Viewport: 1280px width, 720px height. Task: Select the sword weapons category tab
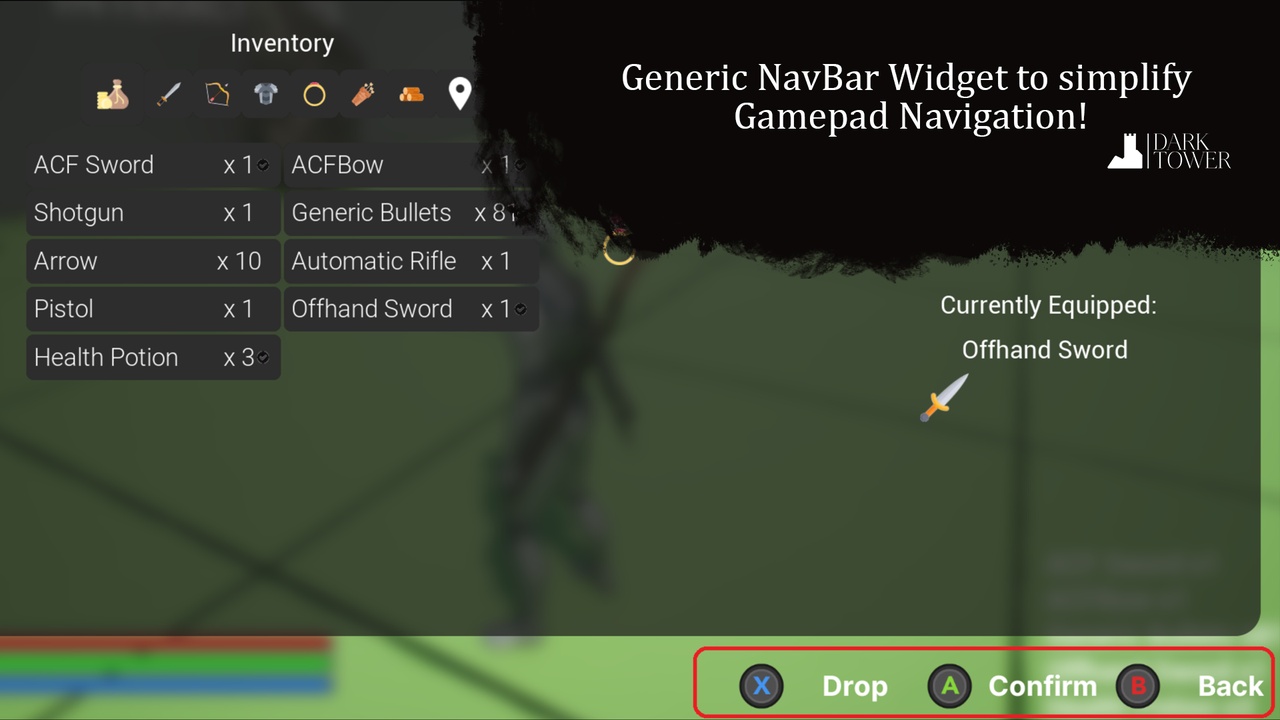tap(168, 93)
